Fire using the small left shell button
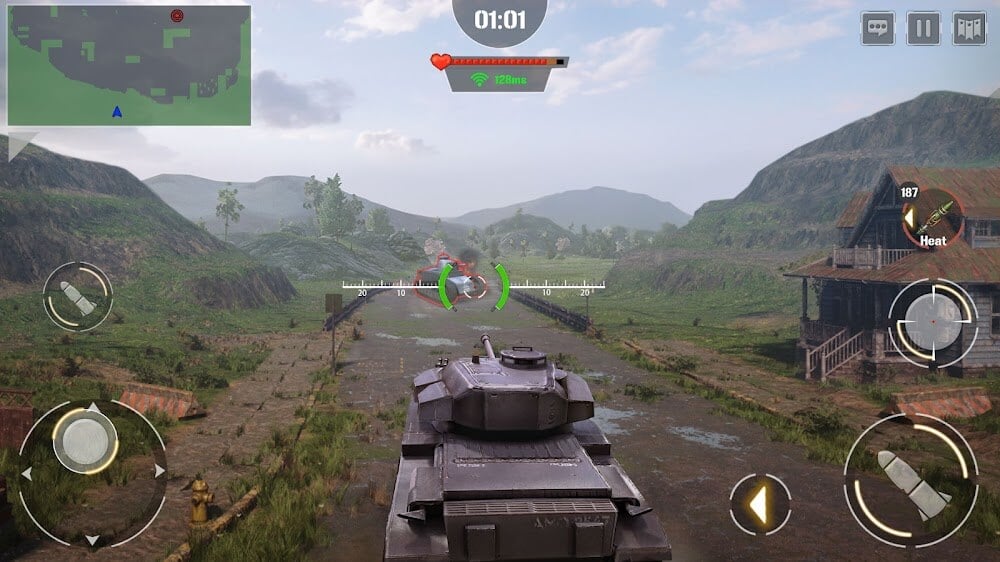 (78, 297)
